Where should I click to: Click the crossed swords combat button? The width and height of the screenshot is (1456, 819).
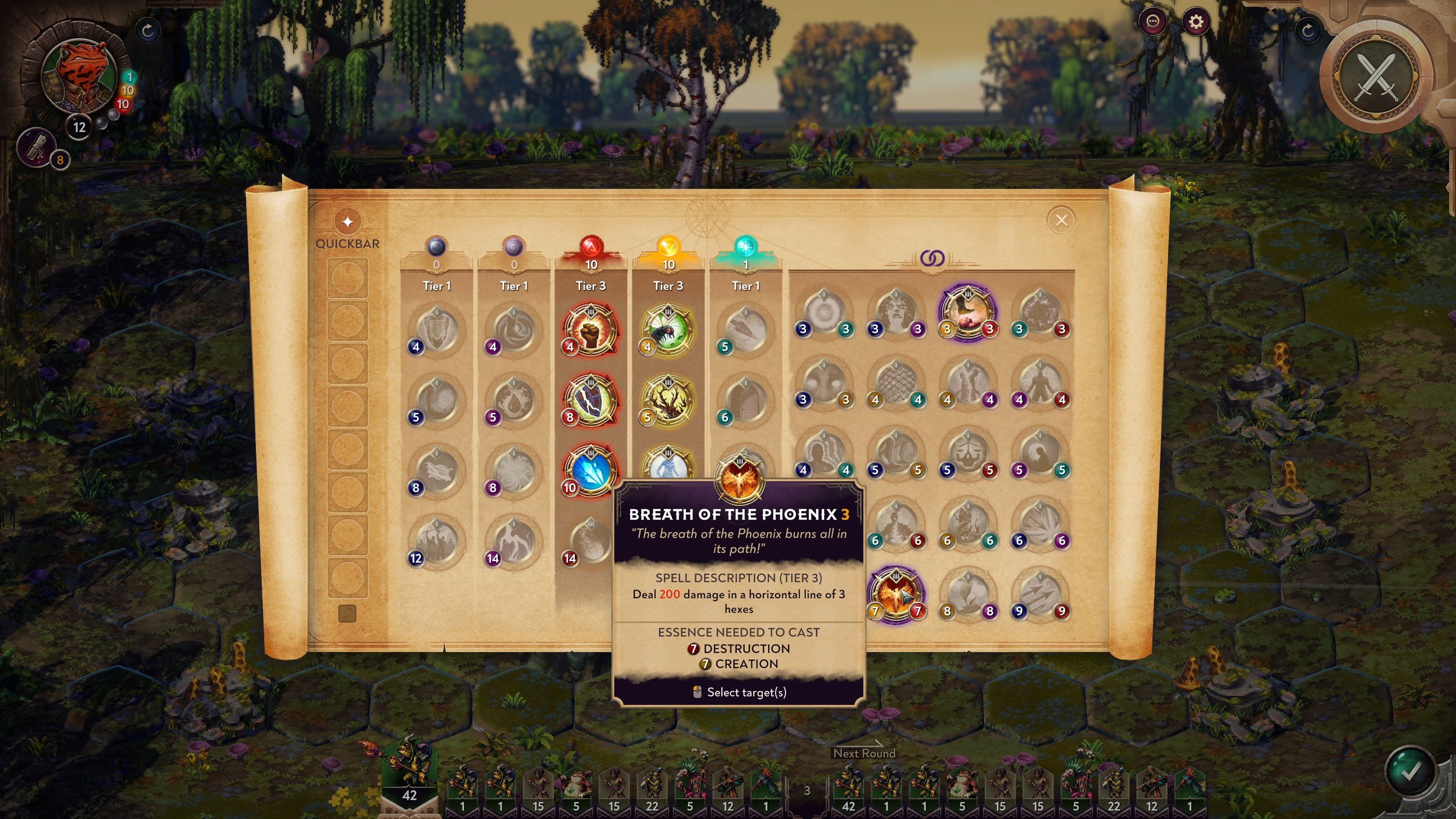click(x=1377, y=77)
